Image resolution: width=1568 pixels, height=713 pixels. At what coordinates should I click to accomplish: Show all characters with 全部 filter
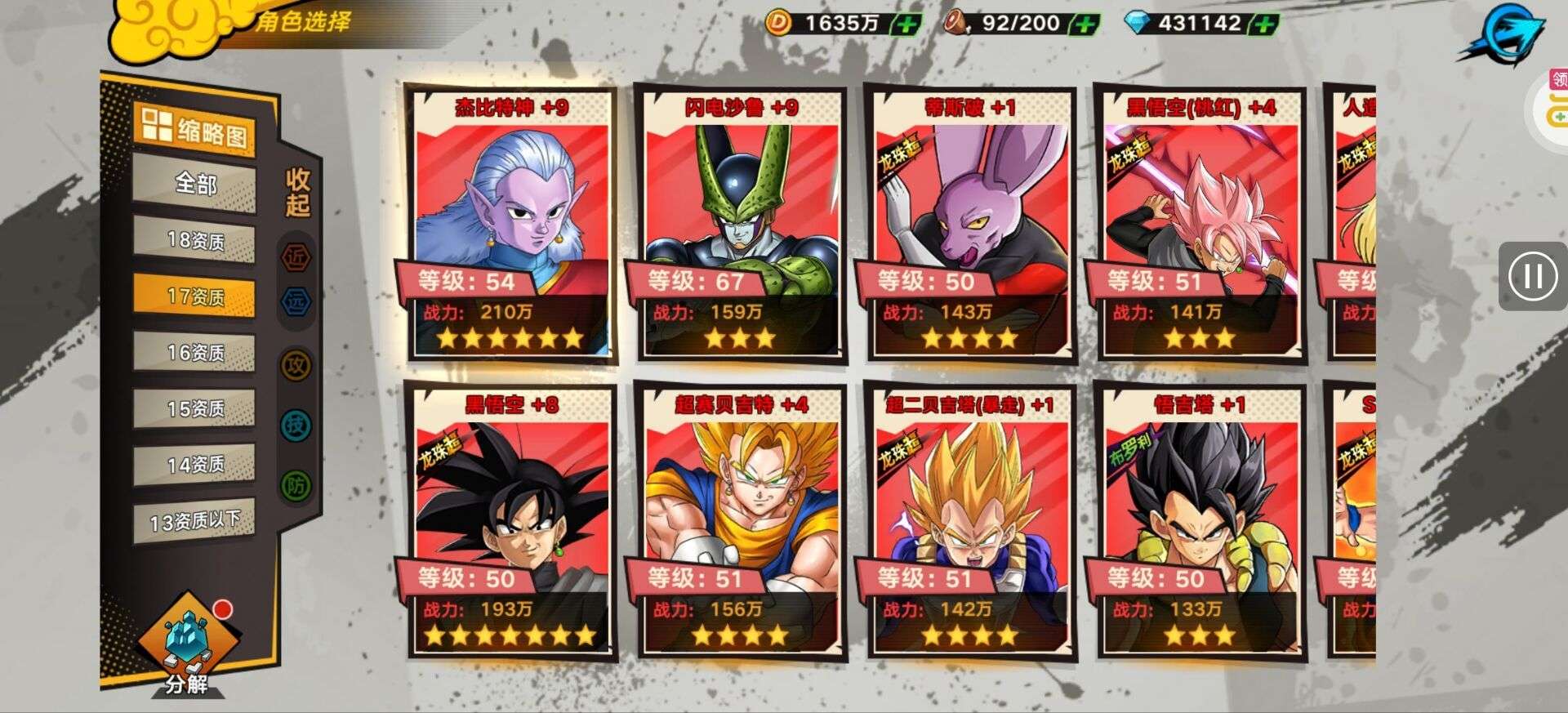click(195, 185)
